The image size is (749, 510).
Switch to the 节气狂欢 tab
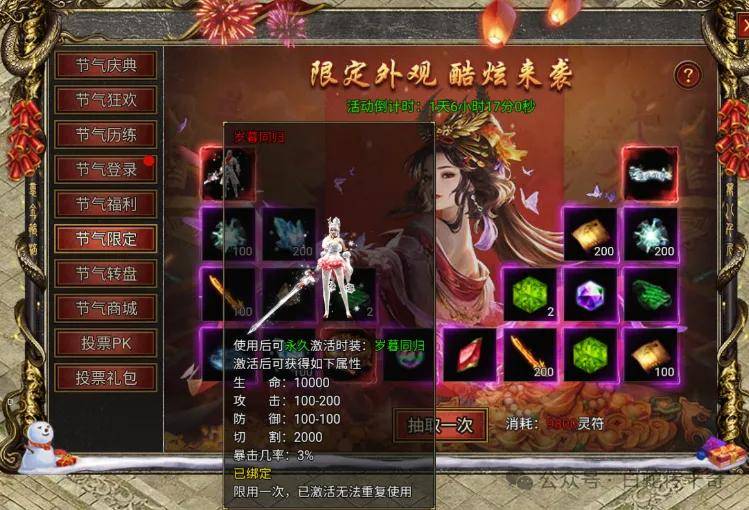(105, 100)
